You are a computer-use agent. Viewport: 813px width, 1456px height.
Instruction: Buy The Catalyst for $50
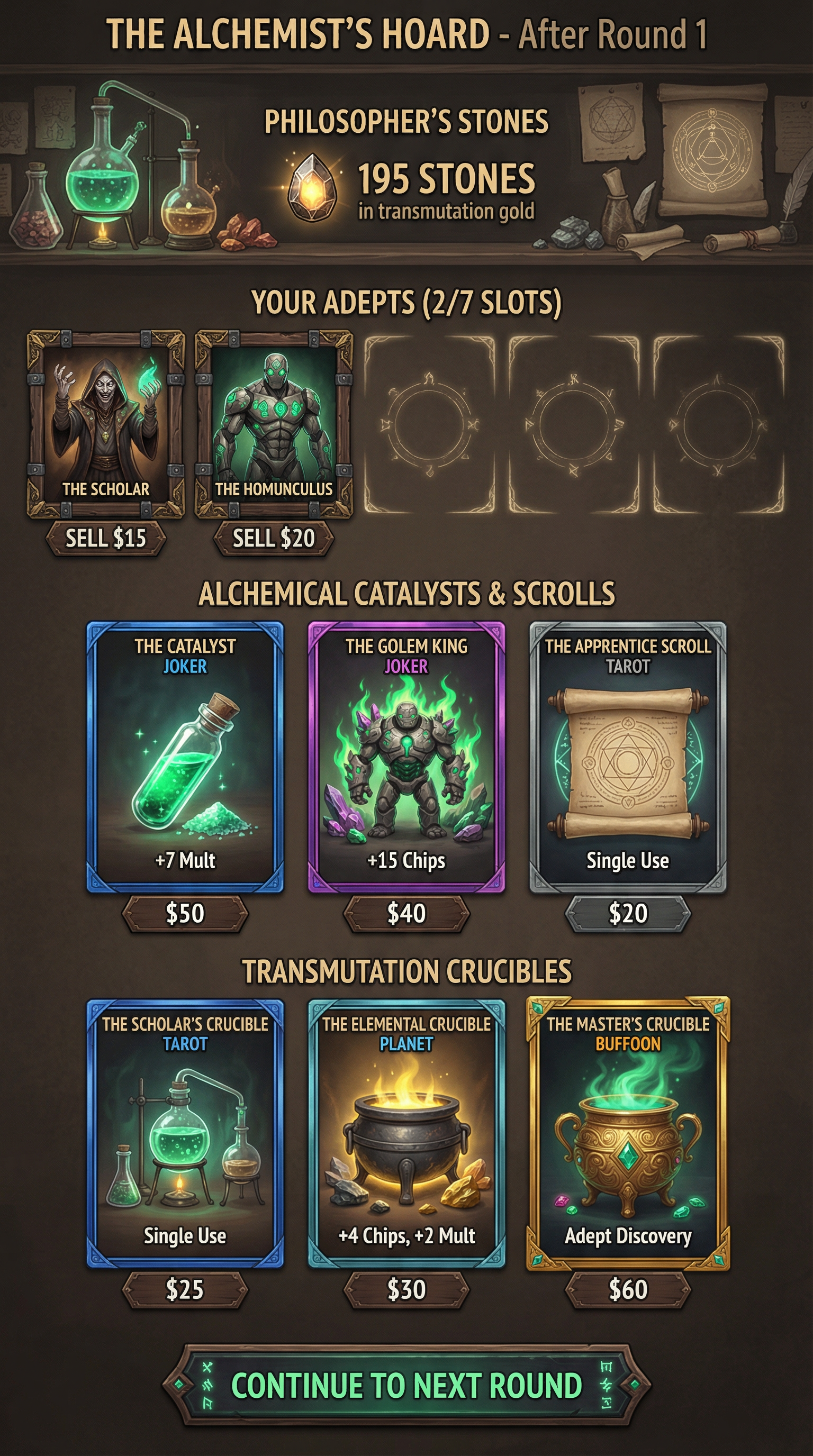(x=185, y=913)
